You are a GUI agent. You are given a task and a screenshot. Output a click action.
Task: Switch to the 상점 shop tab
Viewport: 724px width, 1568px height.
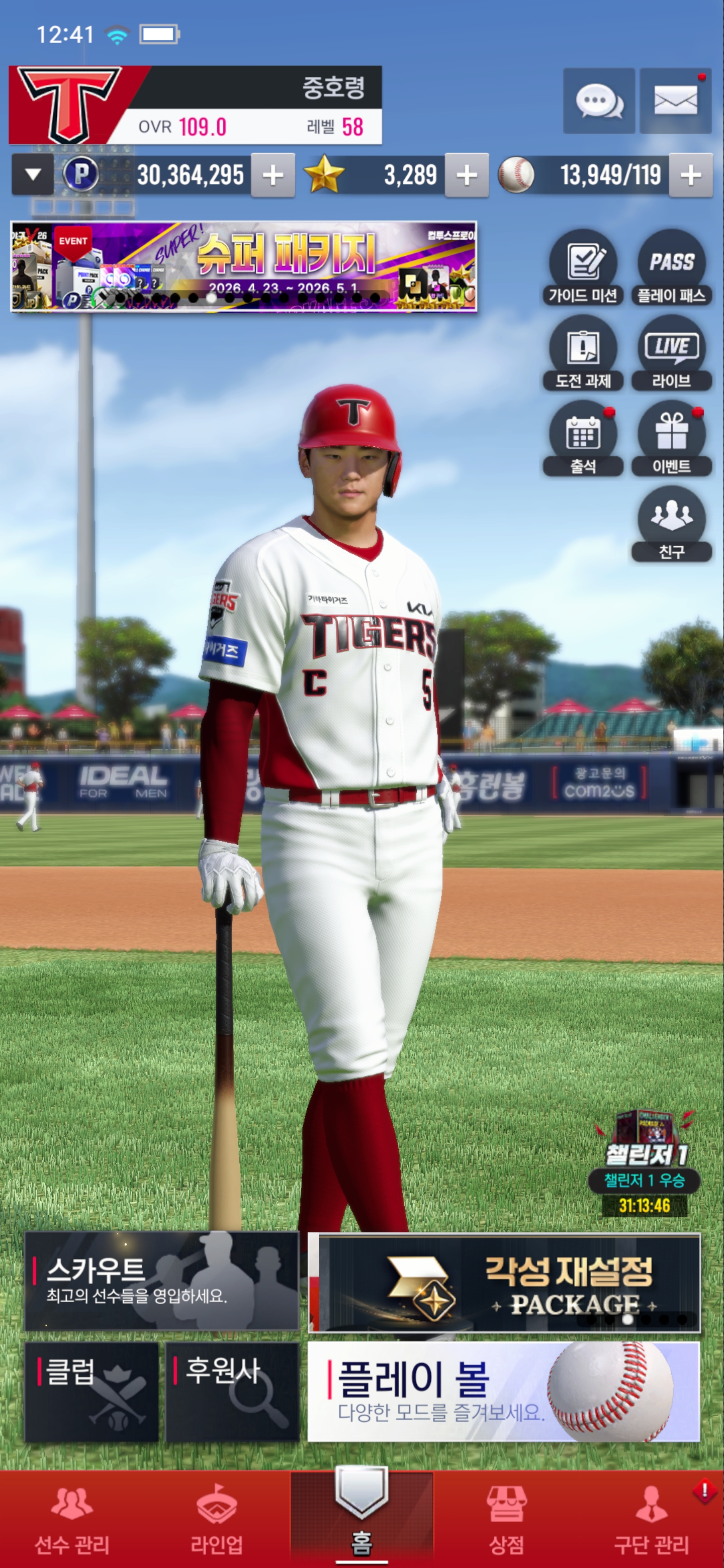point(506,1519)
